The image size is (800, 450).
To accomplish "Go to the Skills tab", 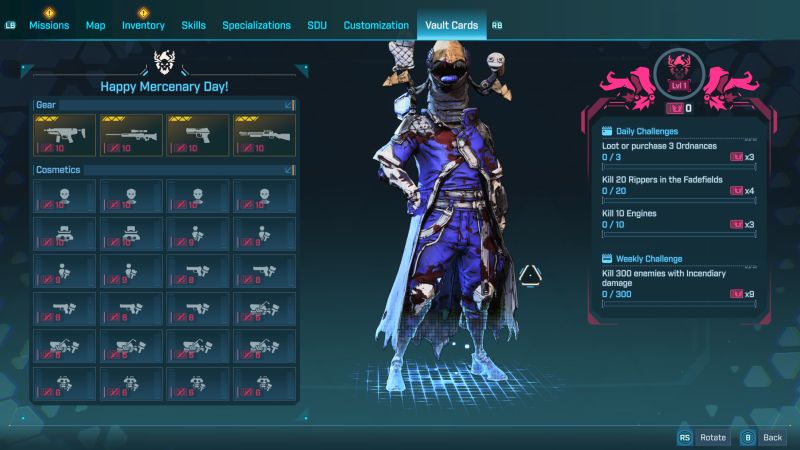I will [x=194, y=25].
